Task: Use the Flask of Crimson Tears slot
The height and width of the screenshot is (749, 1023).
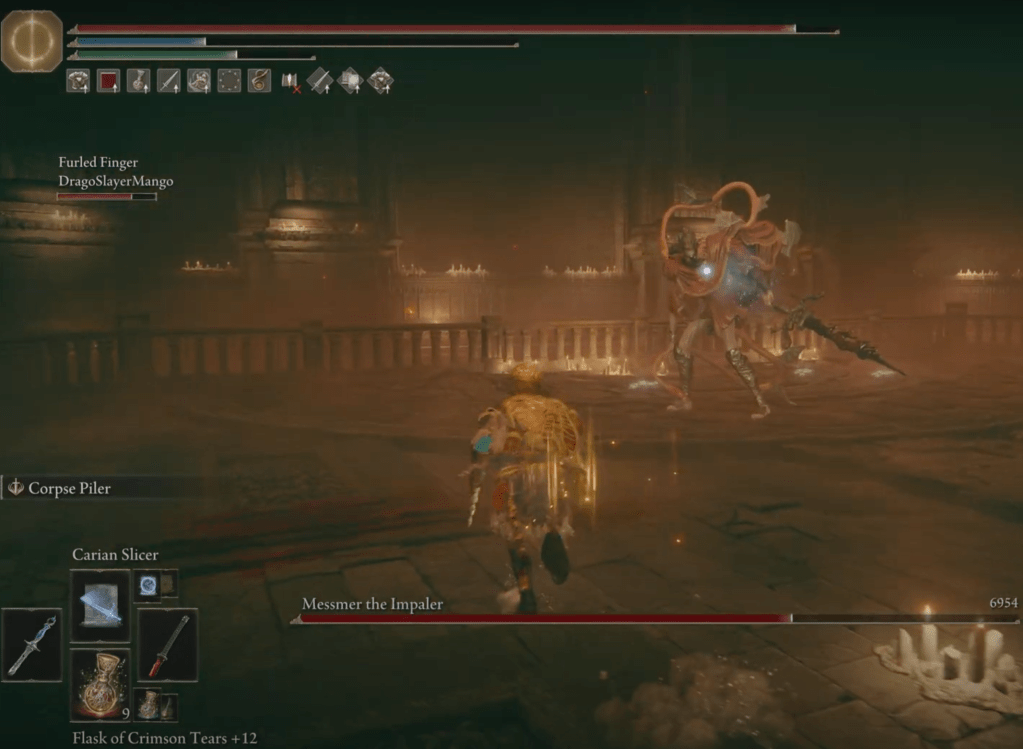Action: pos(100,684)
